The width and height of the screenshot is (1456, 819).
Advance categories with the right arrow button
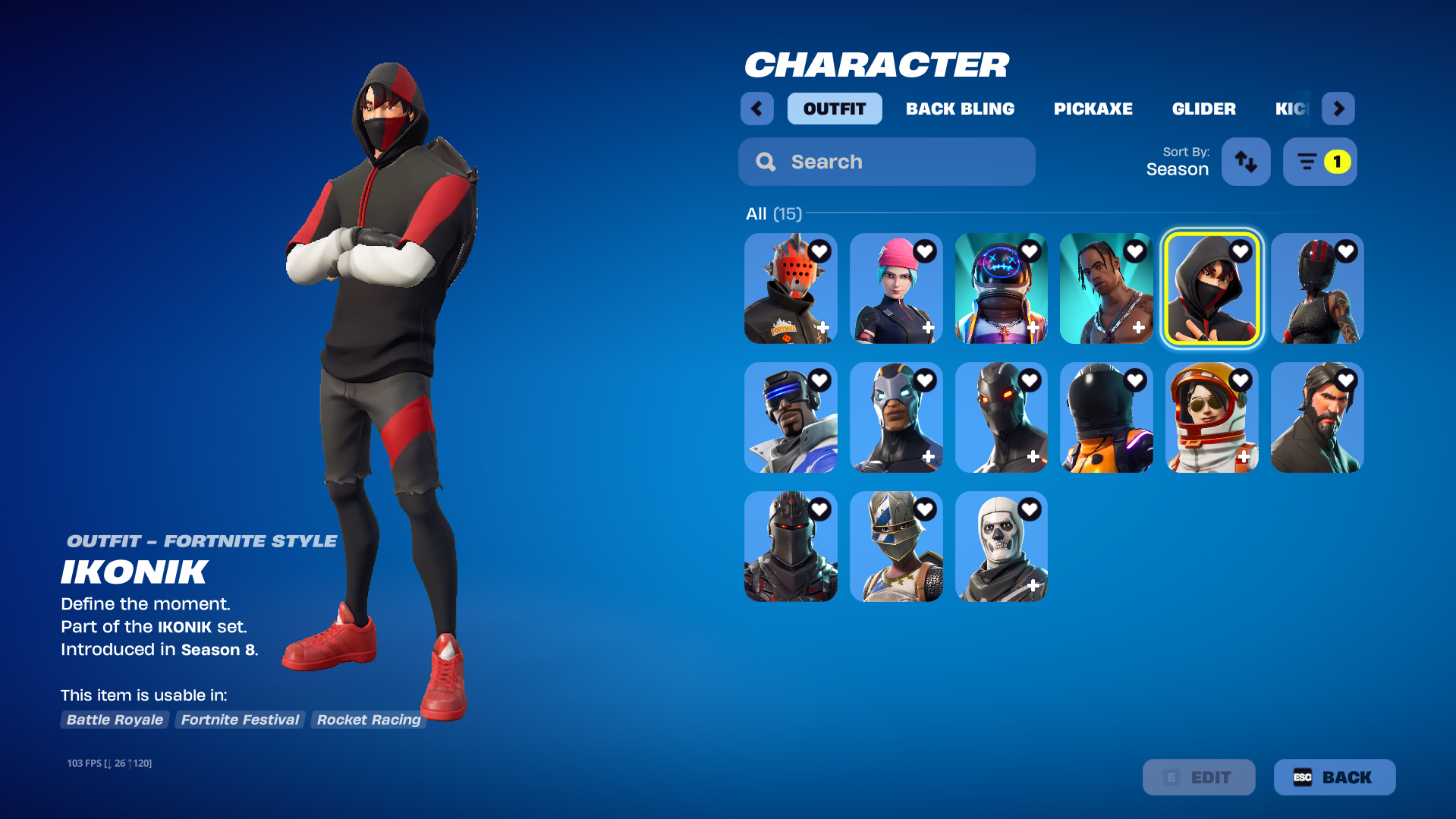(1338, 109)
